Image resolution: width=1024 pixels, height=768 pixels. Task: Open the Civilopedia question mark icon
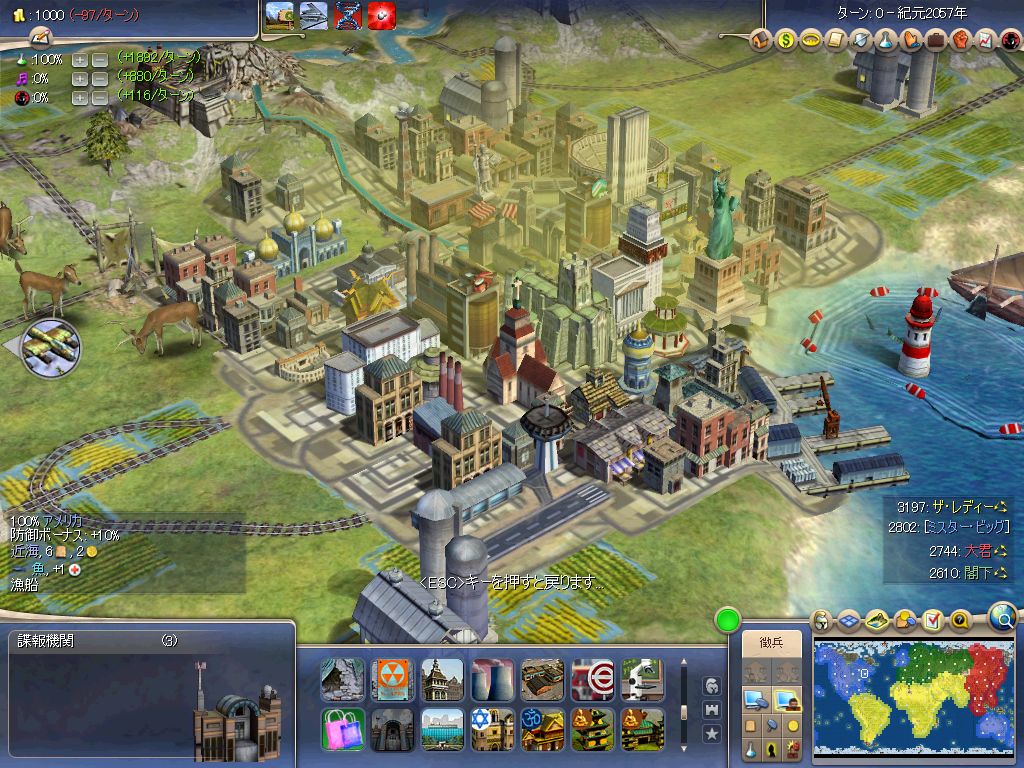click(961, 621)
